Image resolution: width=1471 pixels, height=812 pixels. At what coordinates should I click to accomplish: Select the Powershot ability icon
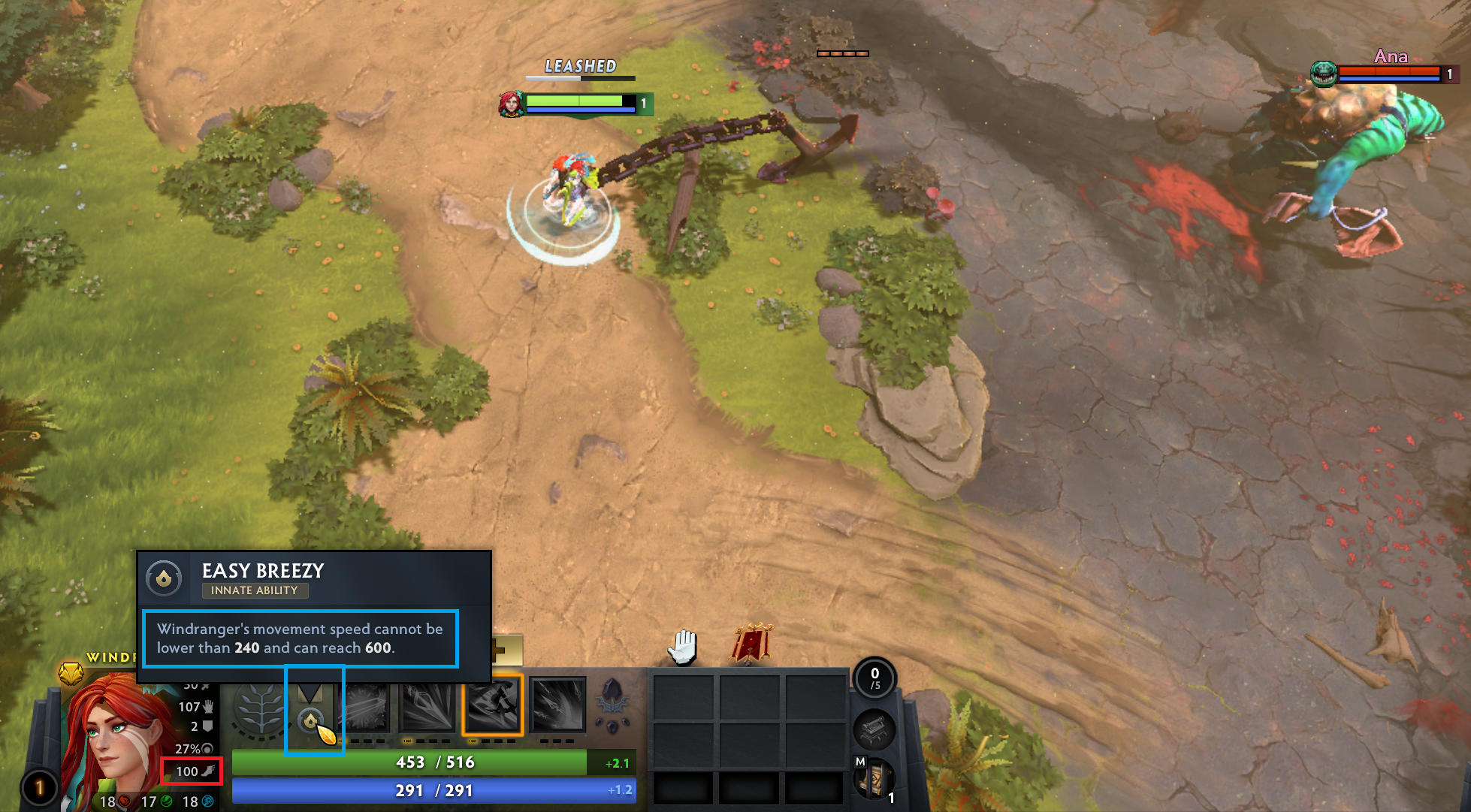click(427, 706)
